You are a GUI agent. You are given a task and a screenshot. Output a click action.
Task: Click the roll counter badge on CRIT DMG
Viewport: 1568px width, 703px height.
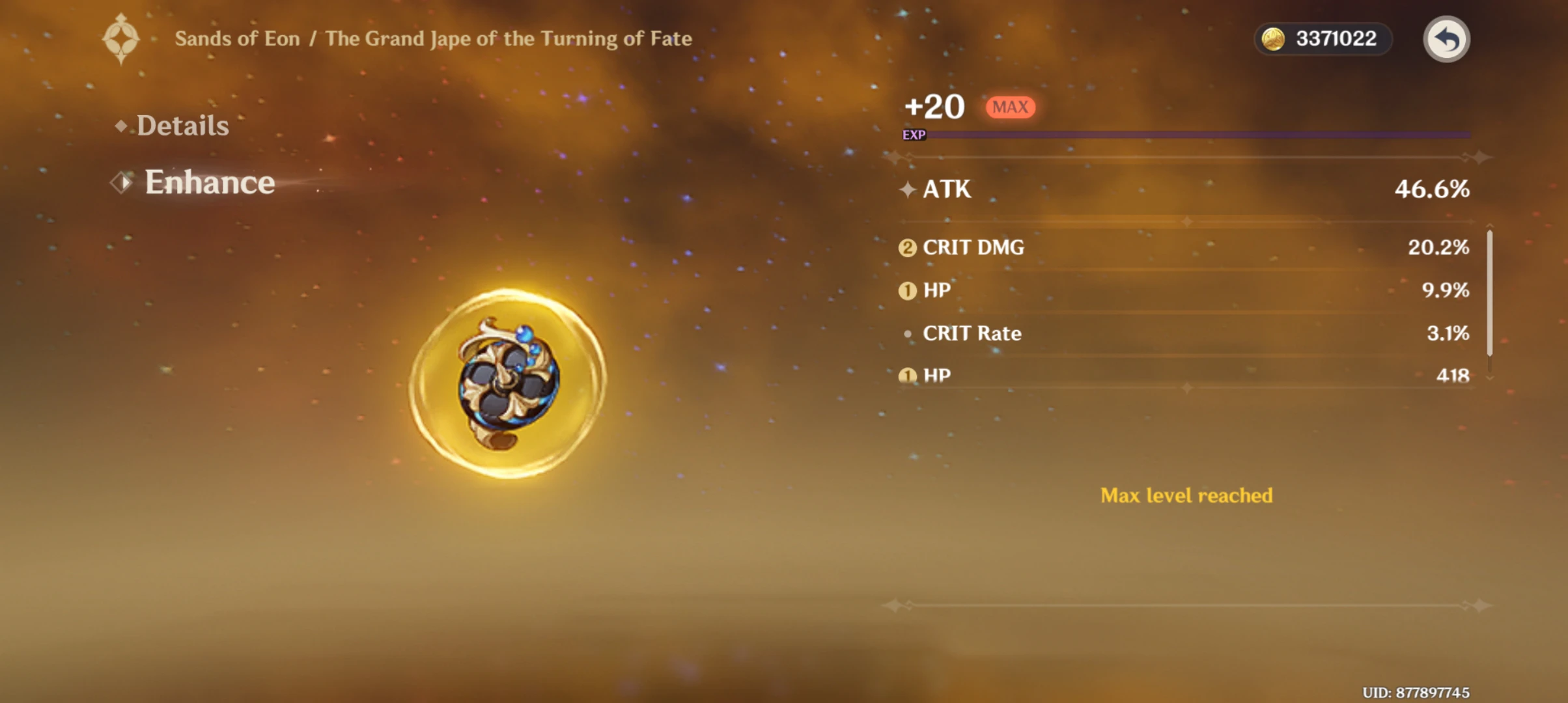909,248
